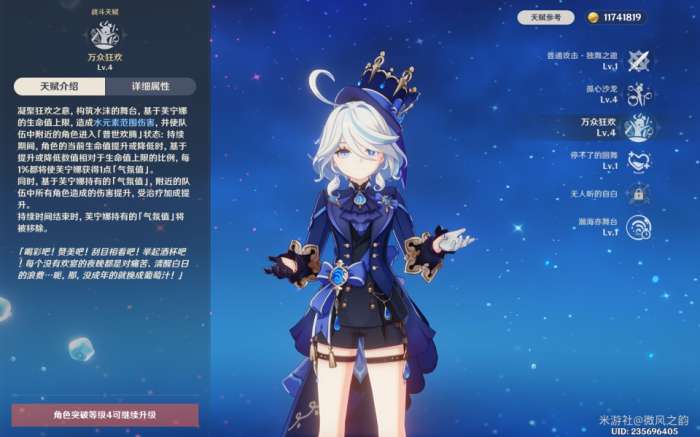
Task: Select the 普通攻击·独舞之邀 talent
Action: pos(637,60)
